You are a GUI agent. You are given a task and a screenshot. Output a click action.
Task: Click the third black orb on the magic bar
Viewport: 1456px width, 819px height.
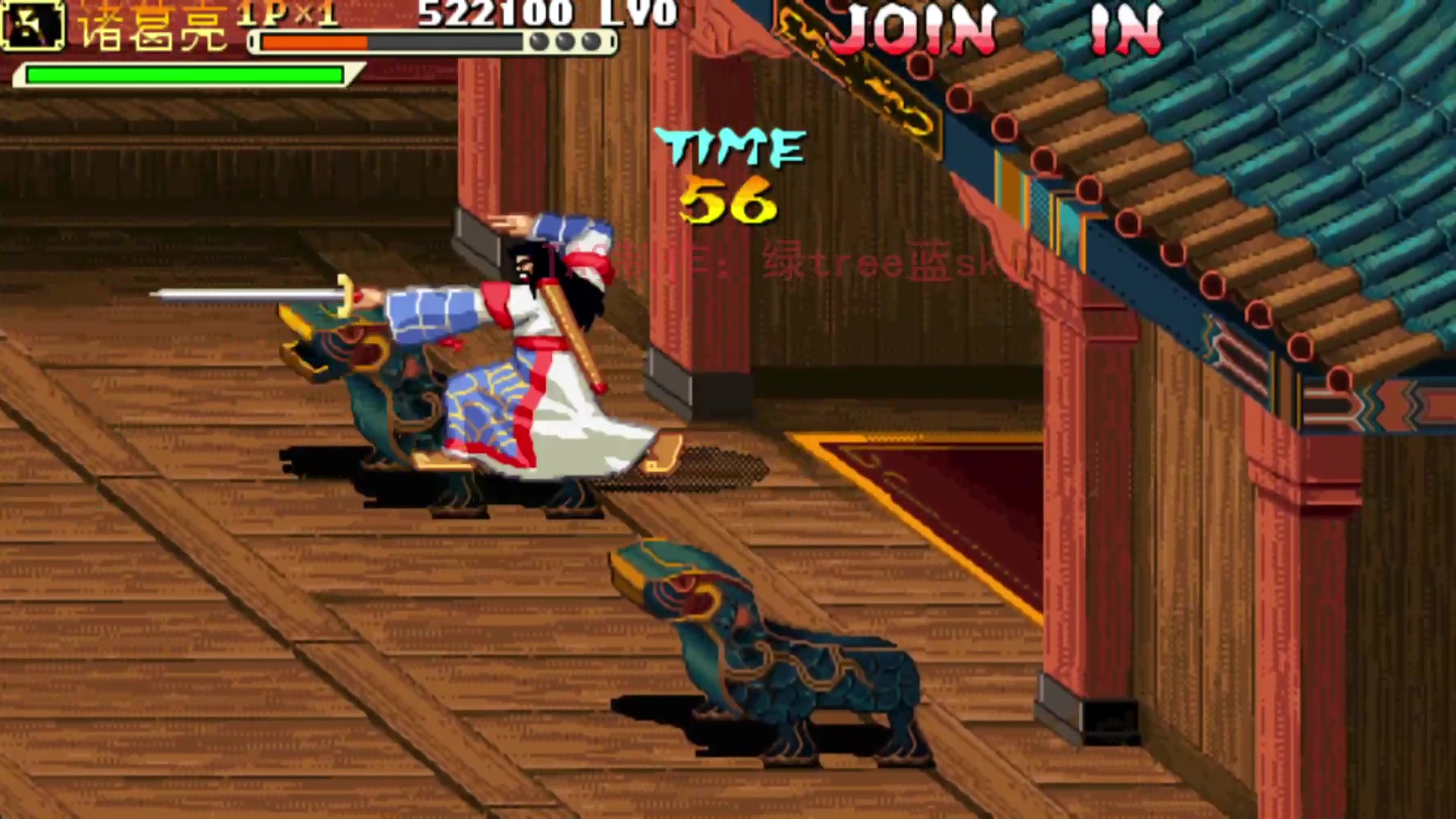pos(591,42)
